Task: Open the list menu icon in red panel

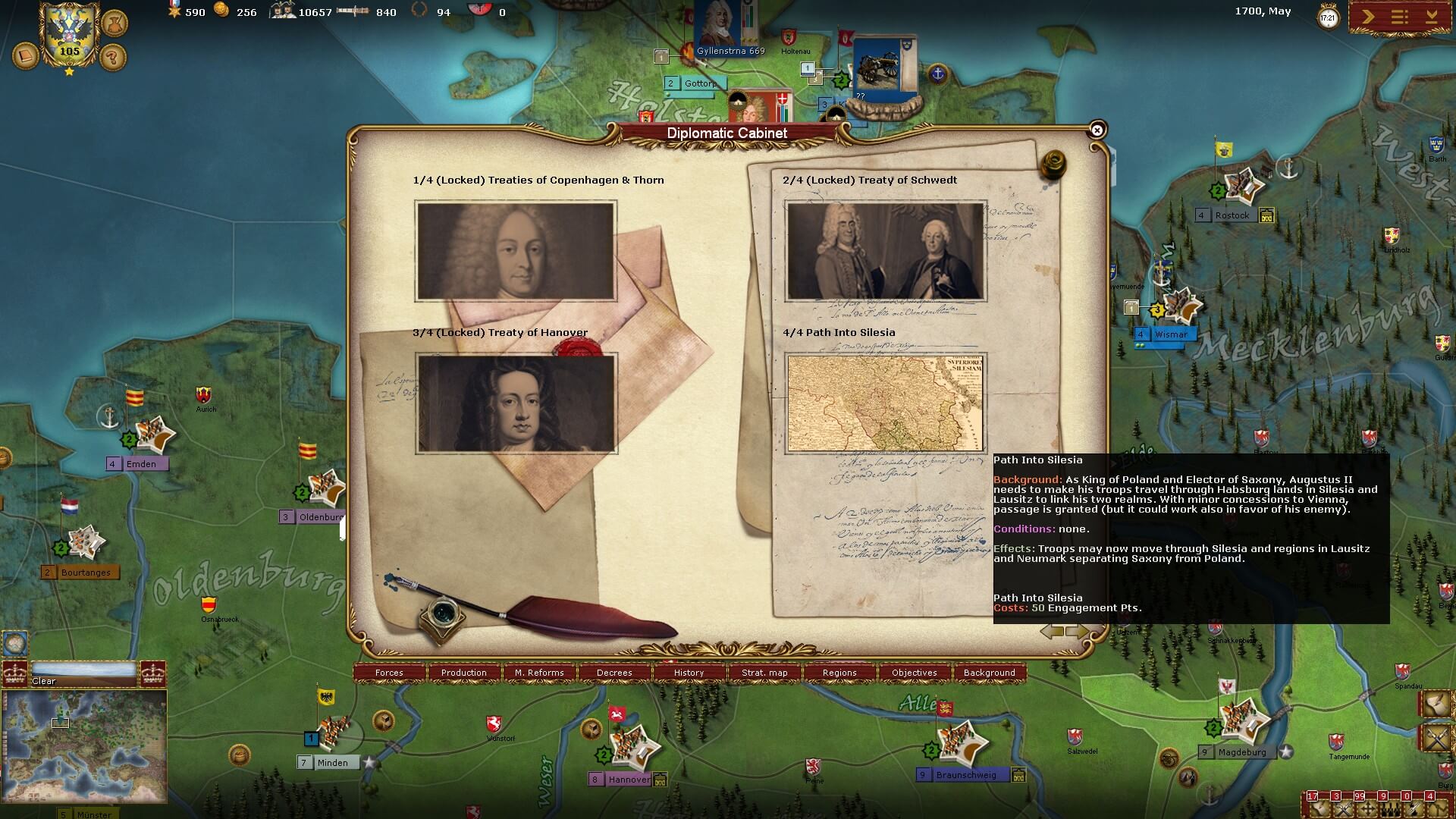Action: (1399, 17)
